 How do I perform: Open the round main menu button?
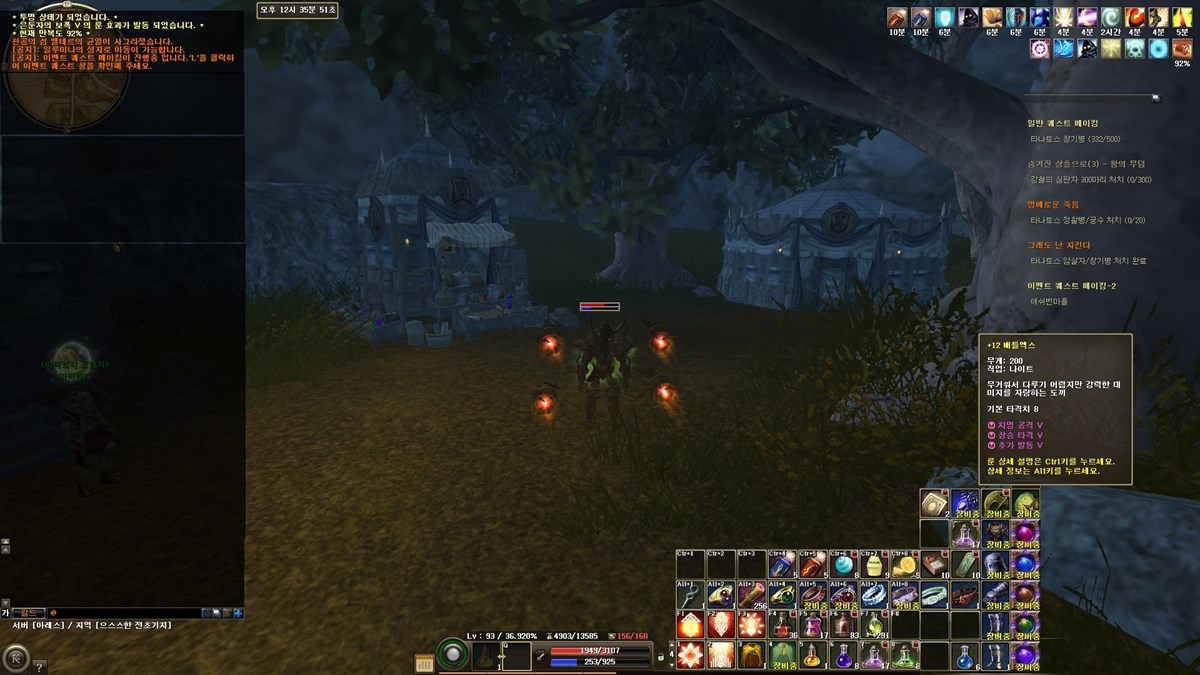point(16,657)
